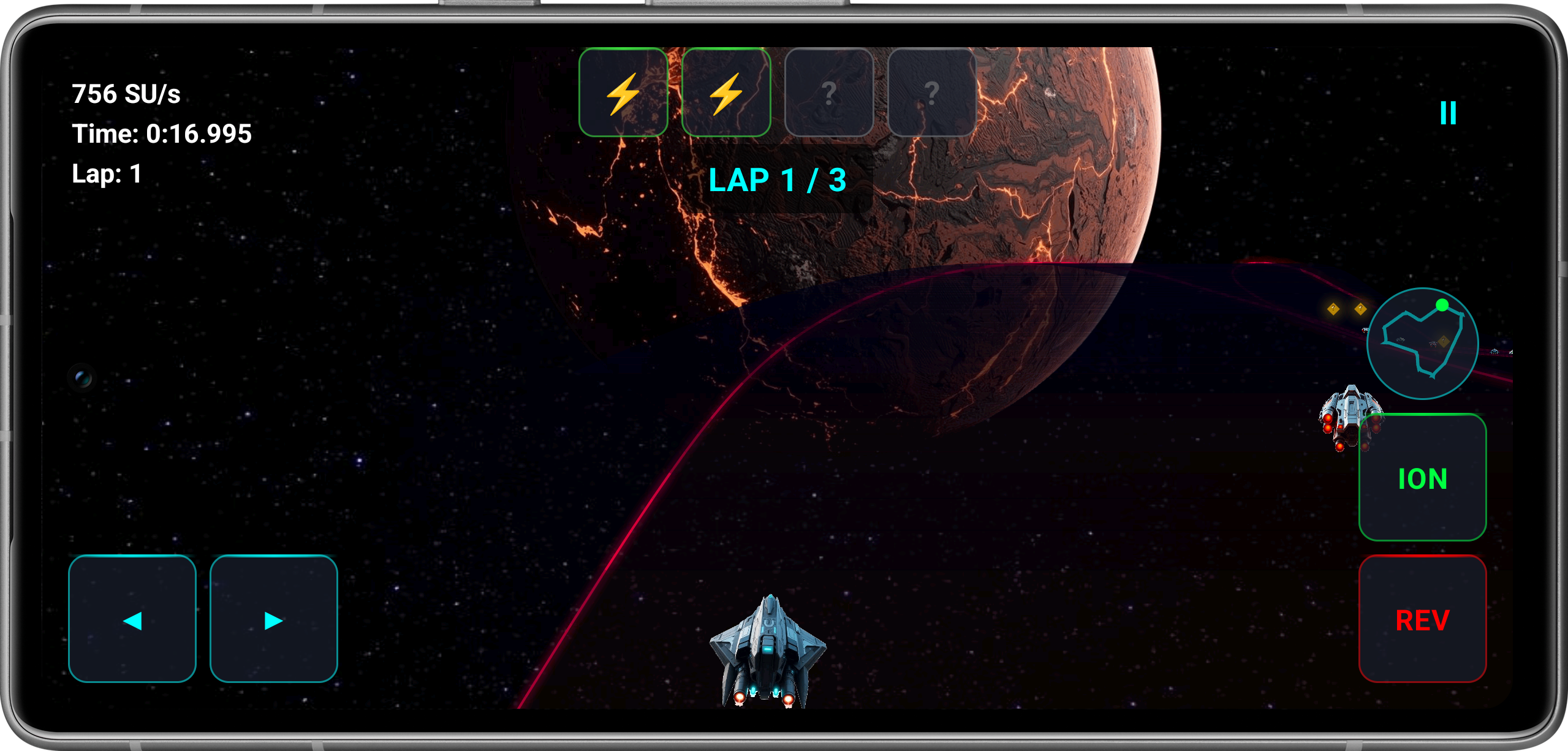Pause the race with the pause icon
The image size is (1568, 751).
(x=1447, y=113)
